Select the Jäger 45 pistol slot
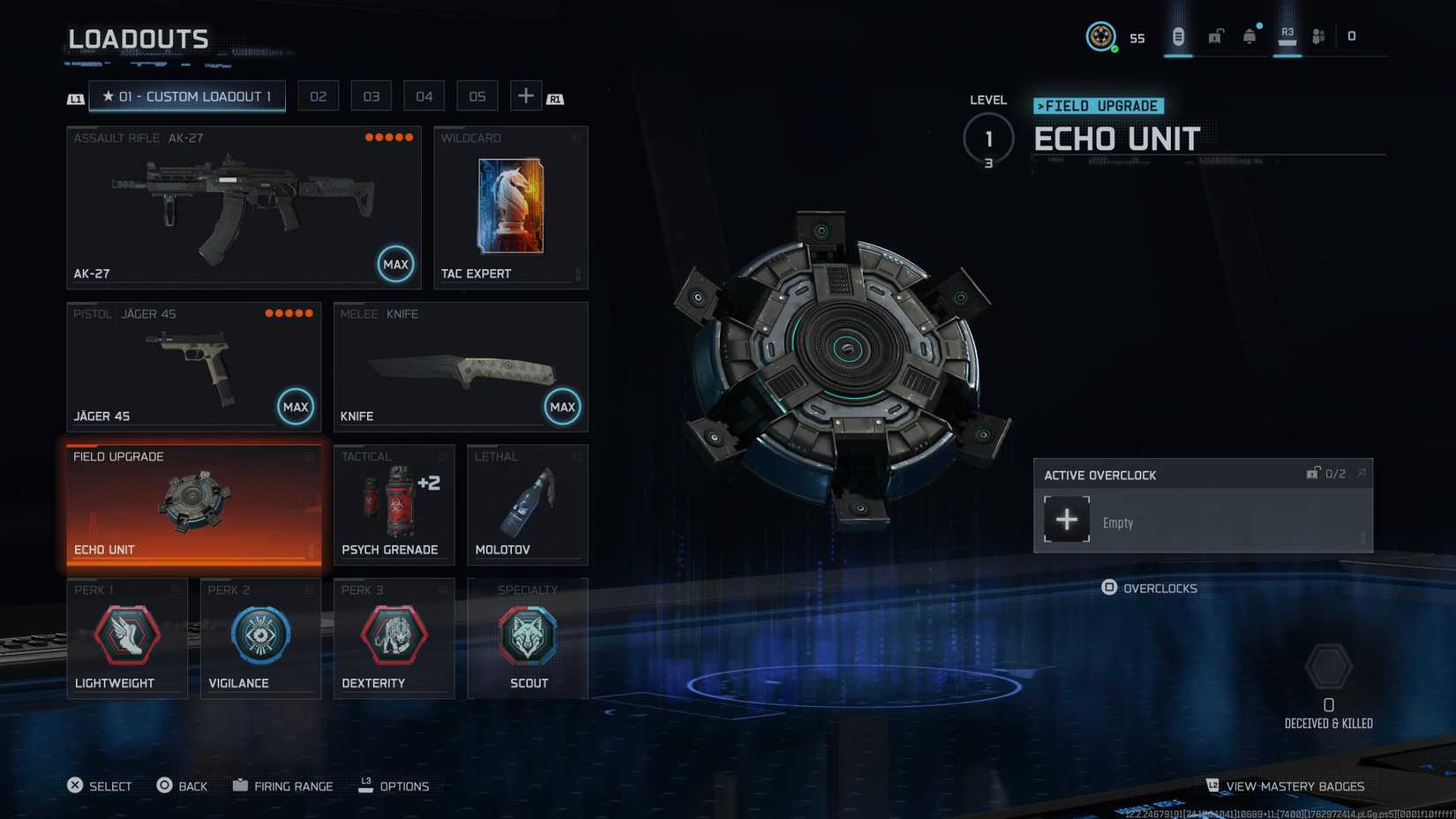Screen dimensions: 1456x819 click(194, 367)
